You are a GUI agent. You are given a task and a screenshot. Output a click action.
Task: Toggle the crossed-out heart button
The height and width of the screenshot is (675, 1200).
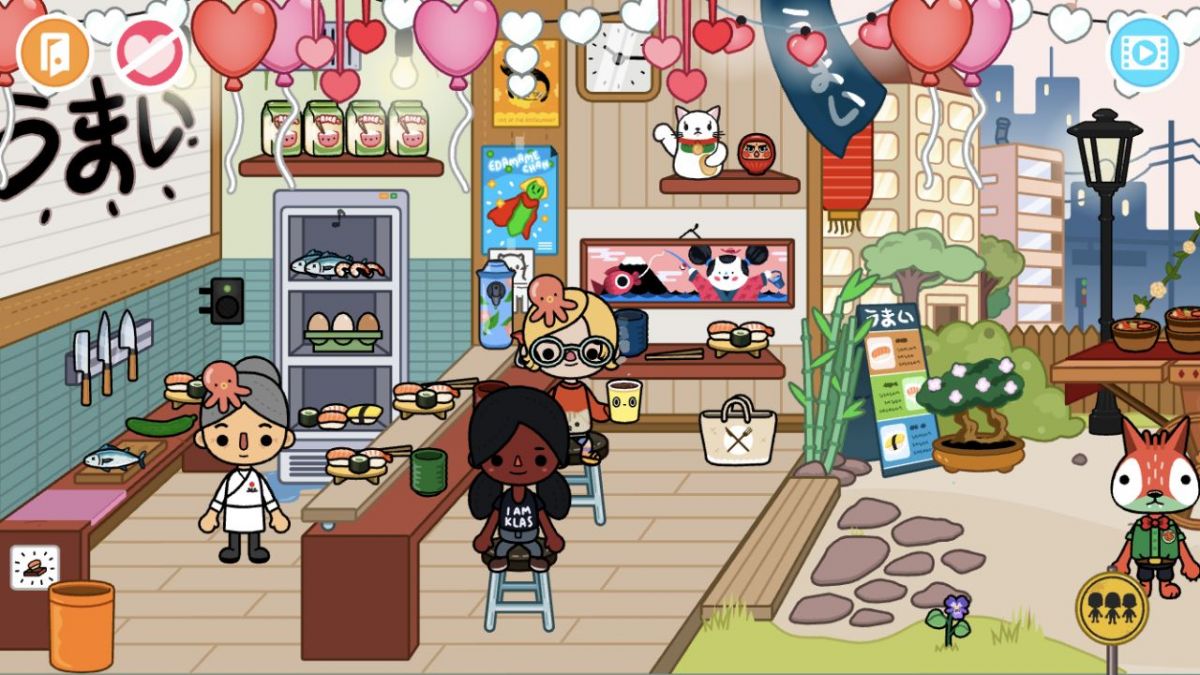[x=149, y=54]
